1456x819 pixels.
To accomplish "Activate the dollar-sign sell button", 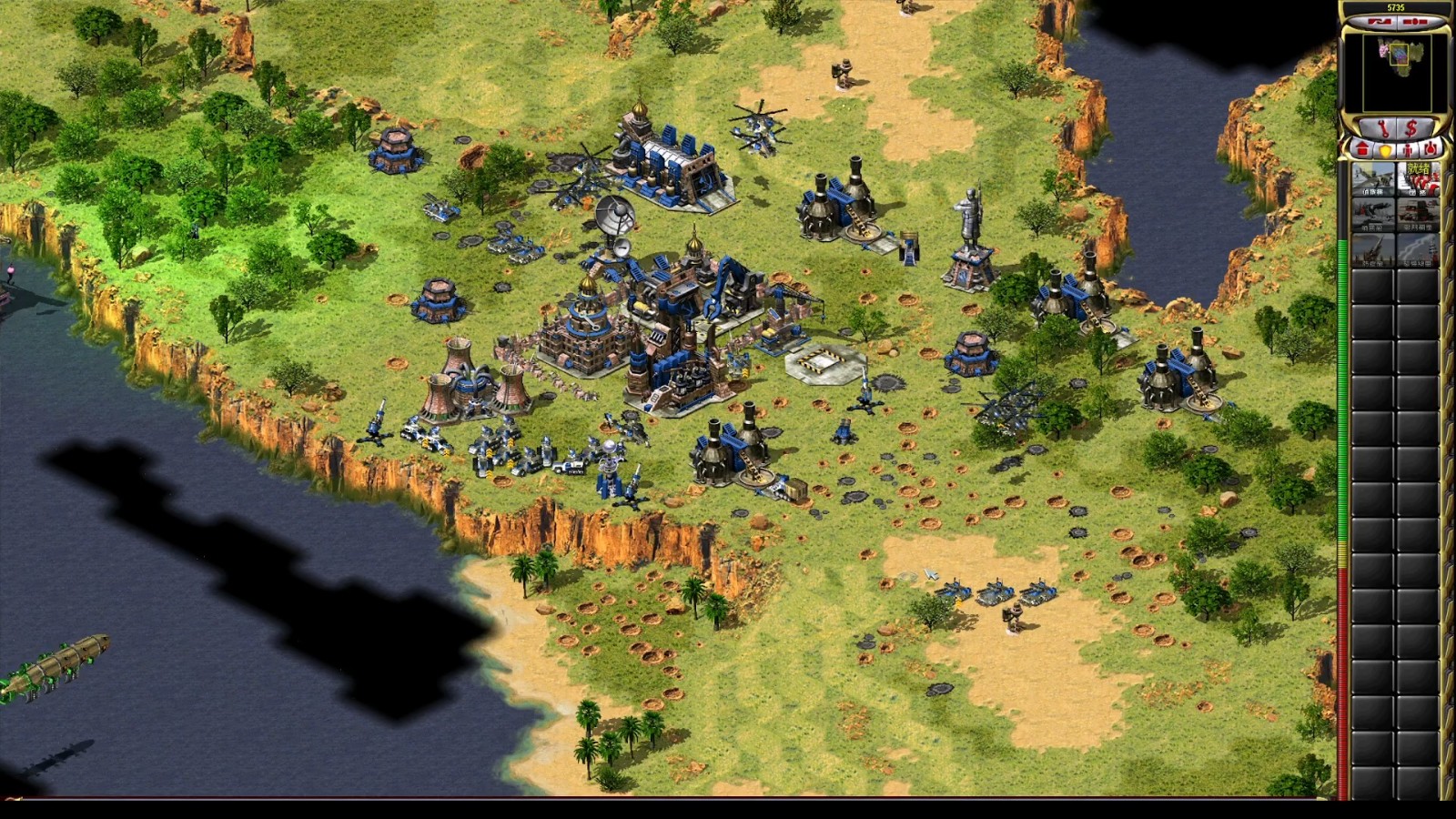I will [x=1413, y=126].
